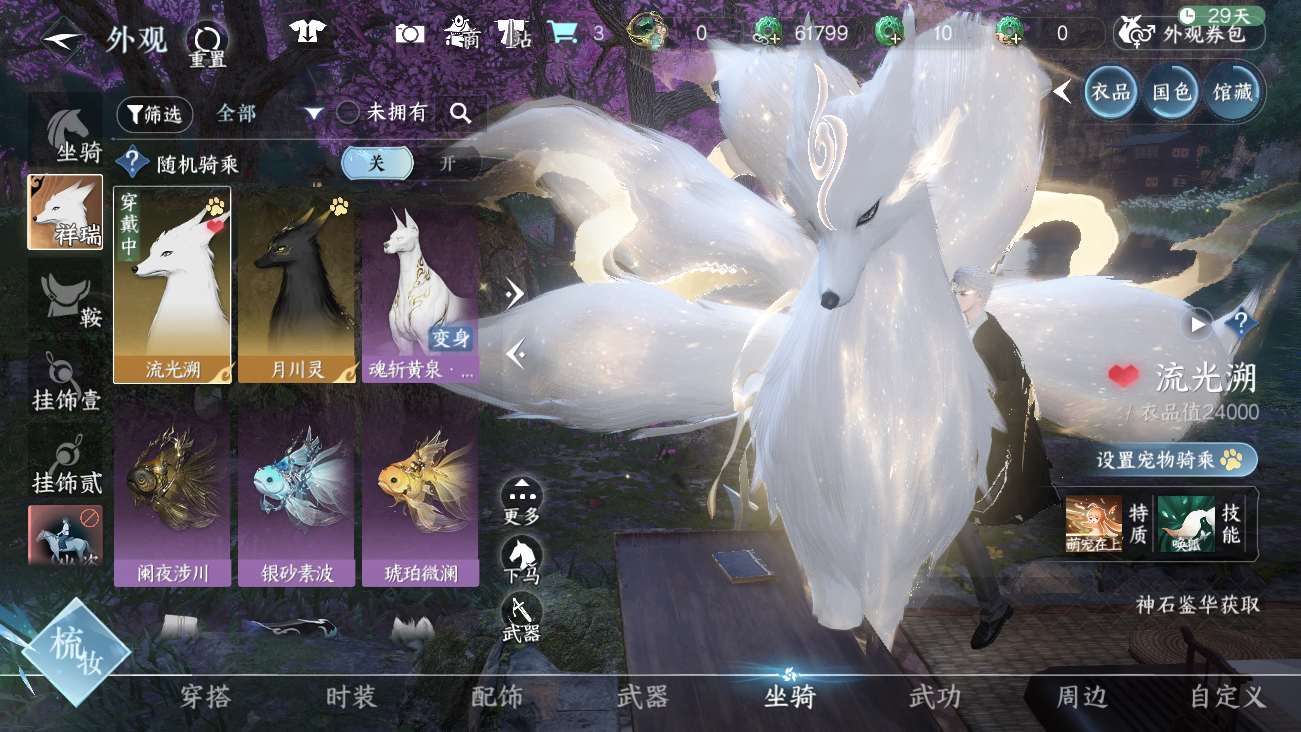The image size is (1301, 732).
Task: Tick the 未拥有 checkbox
Action: 348,113
